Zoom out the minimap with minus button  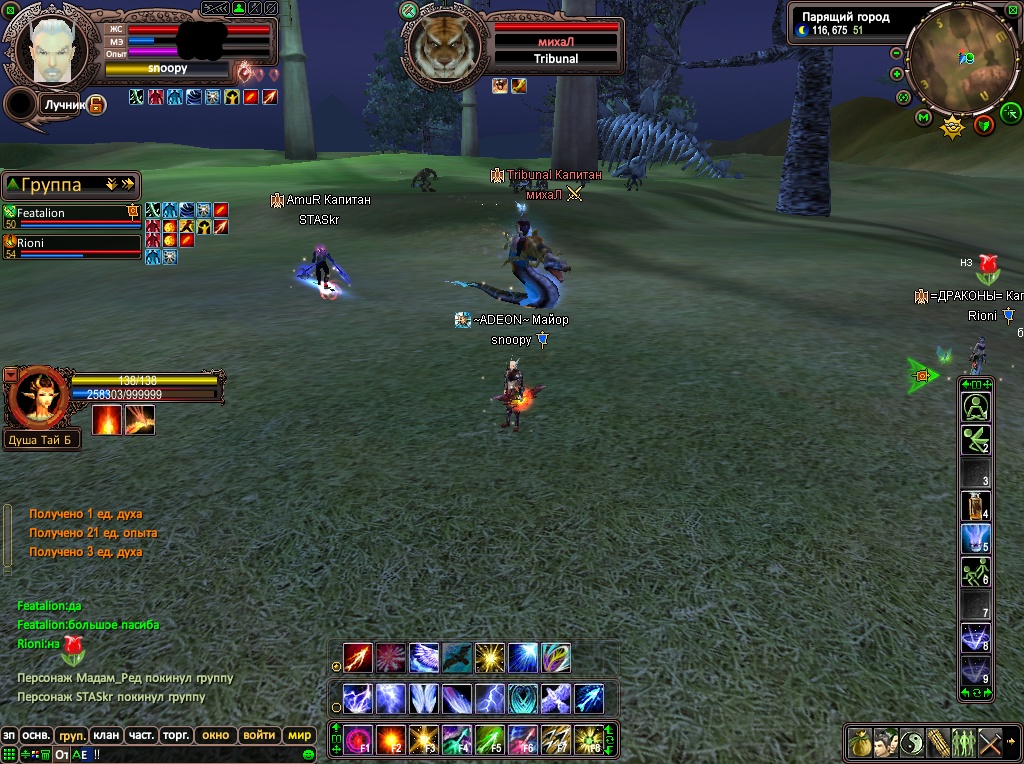tap(896, 54)
